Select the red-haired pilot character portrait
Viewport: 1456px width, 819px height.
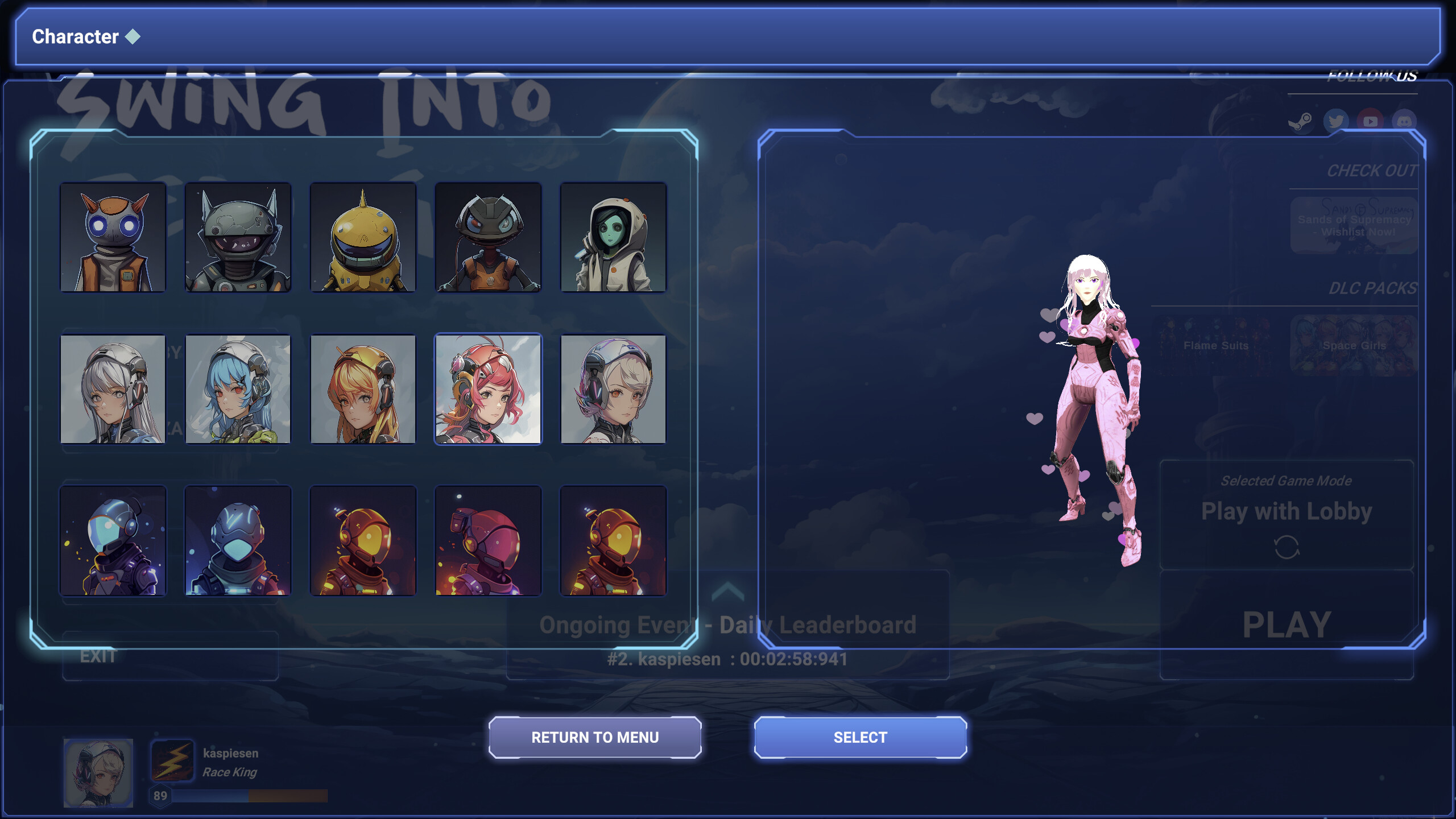(488, 388)
